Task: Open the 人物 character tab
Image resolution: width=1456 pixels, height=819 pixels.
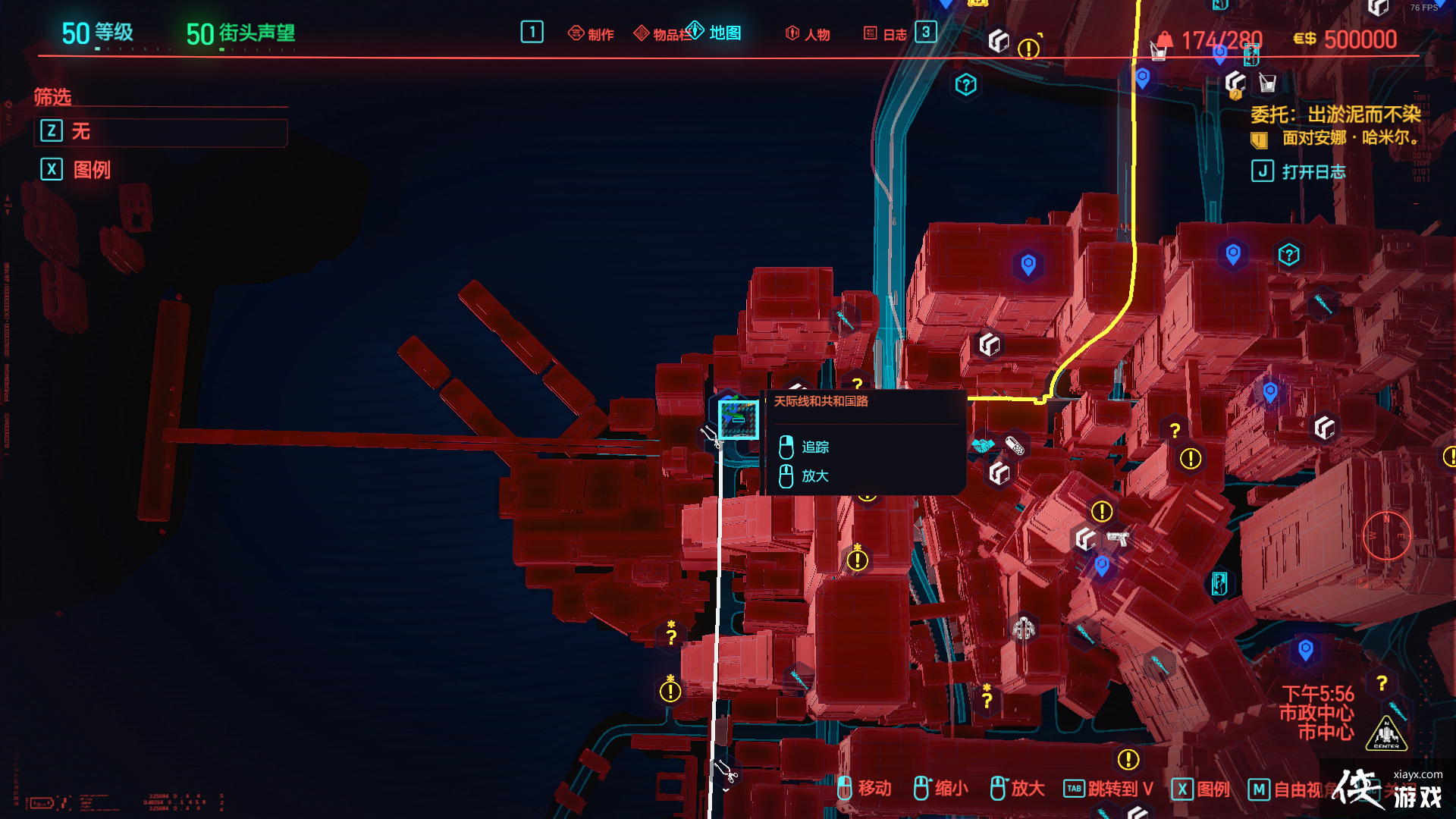Action: click(x=808, y=34)
